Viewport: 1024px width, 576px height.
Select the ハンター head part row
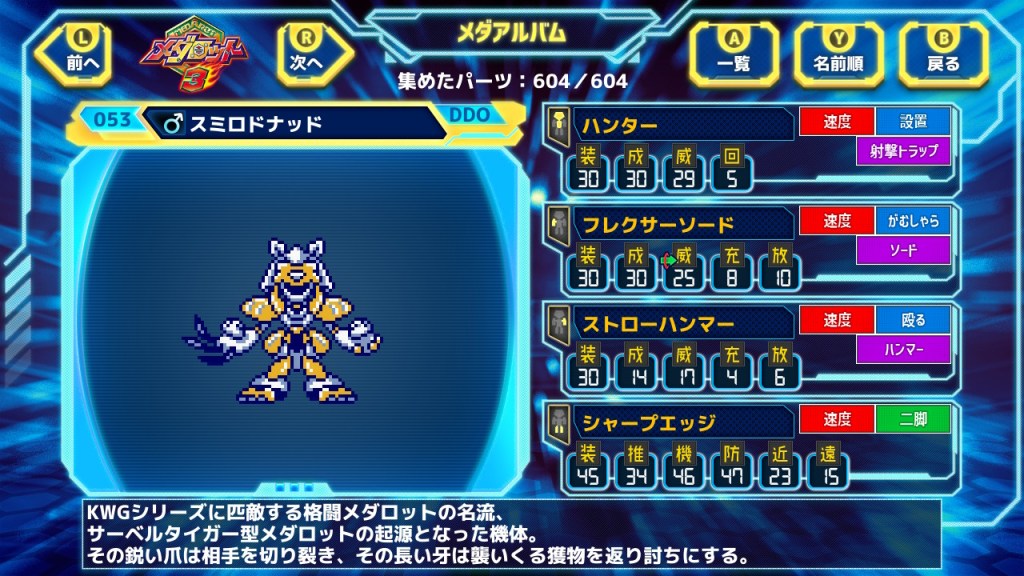point(670,126)
